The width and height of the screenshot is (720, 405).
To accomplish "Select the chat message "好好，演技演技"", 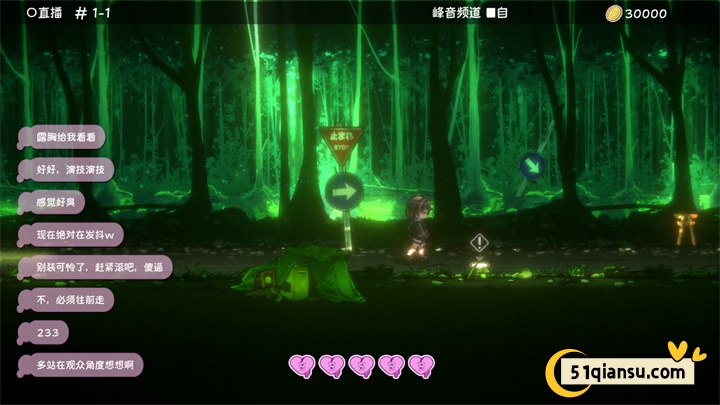I will click(x=66, y=170).
